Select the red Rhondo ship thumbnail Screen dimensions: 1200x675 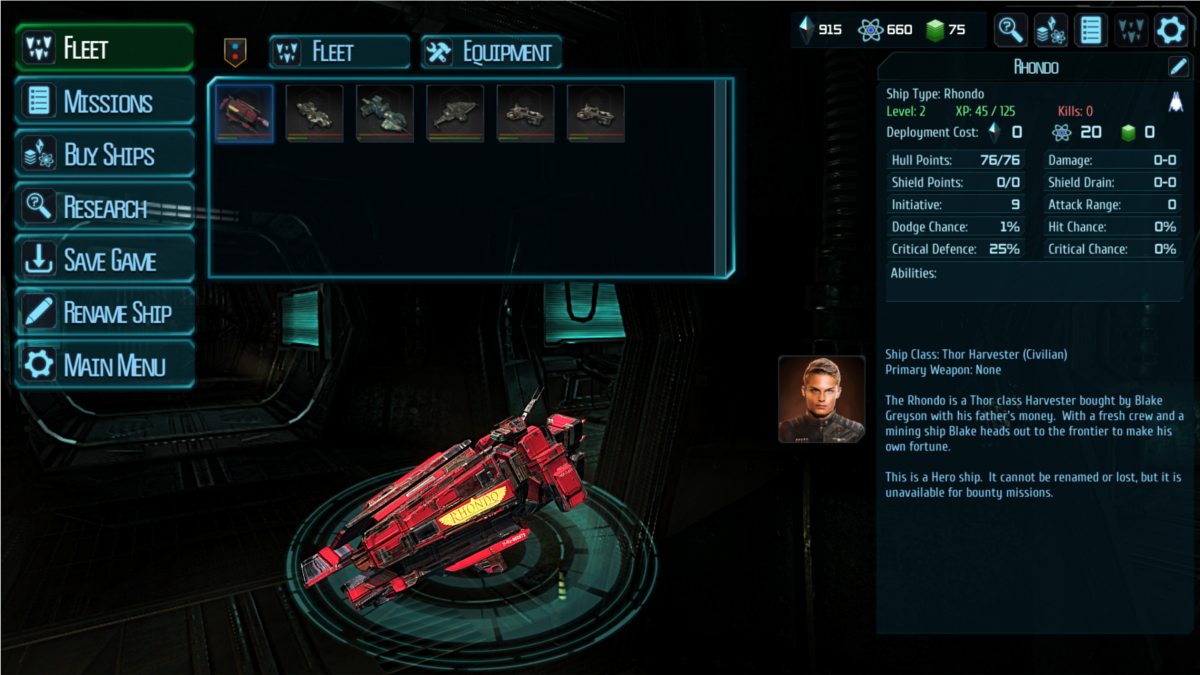244,113
